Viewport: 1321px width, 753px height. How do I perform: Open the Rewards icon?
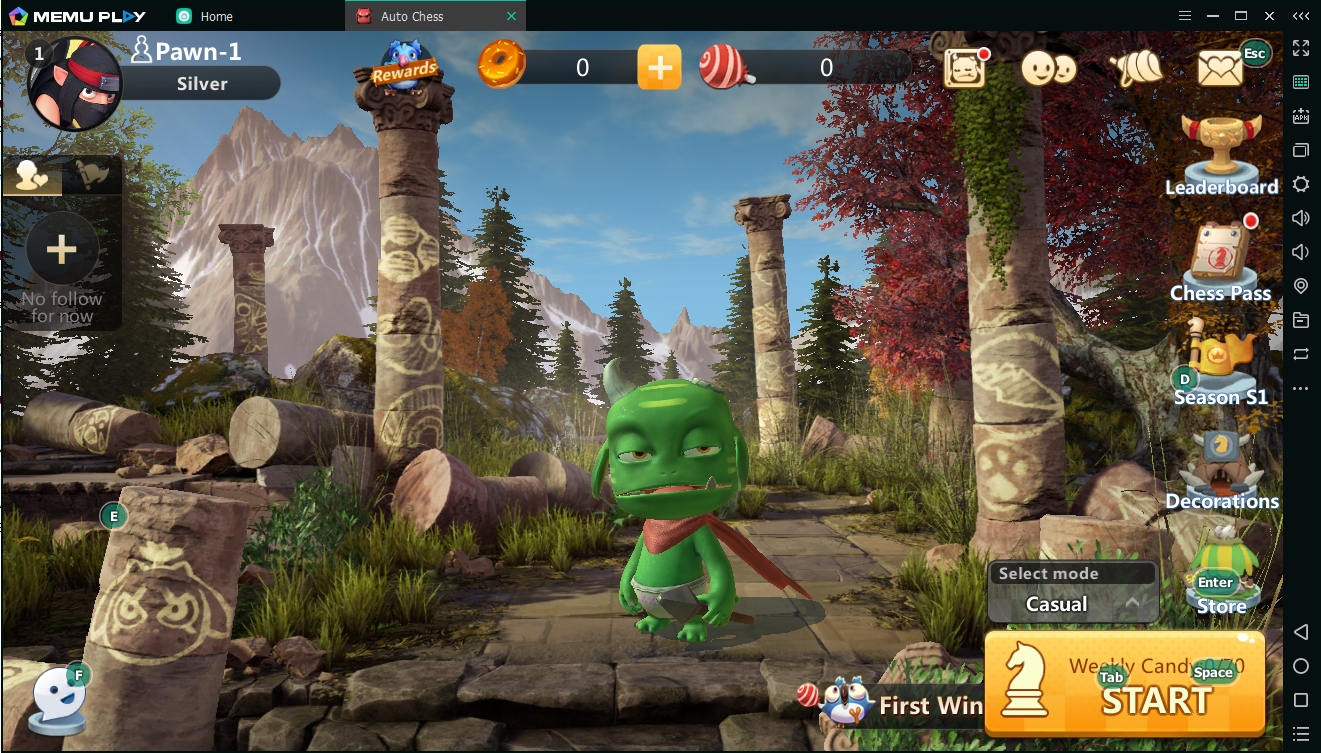[x=404, y=66]
